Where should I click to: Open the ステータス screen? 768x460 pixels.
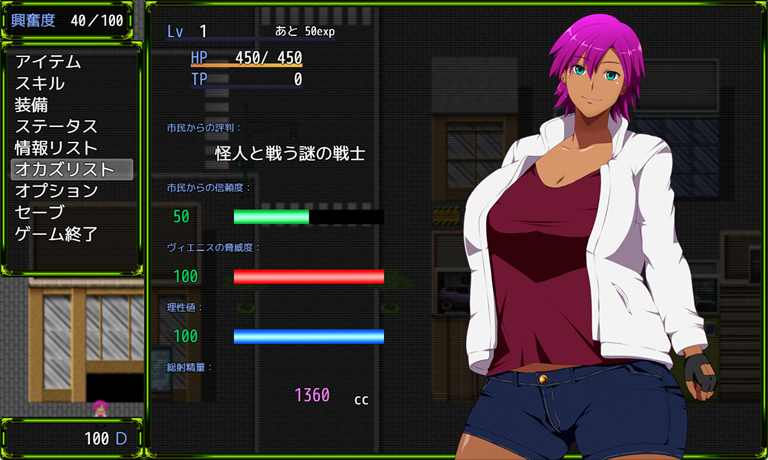(x=56, y=127)
